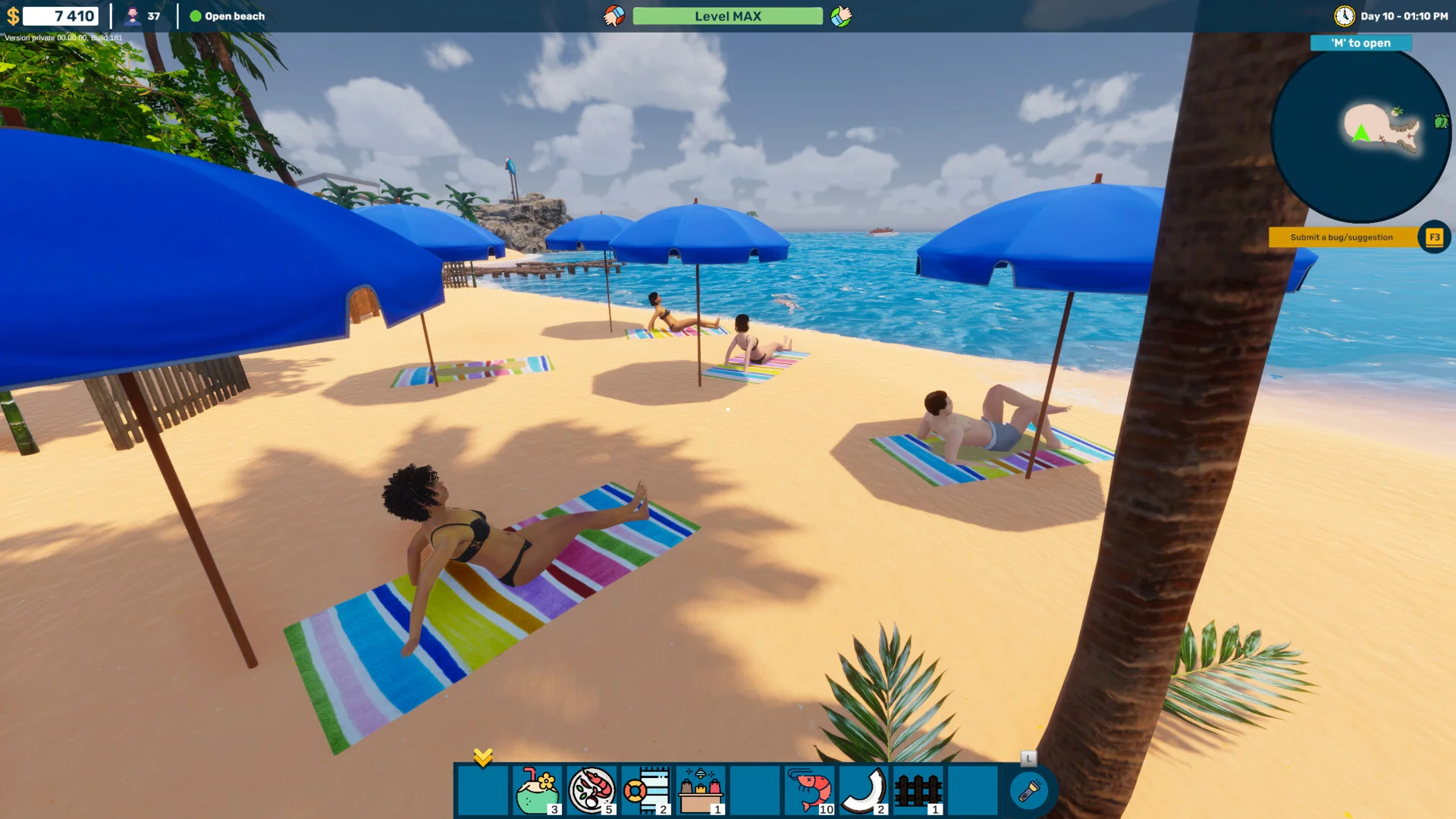Screen dimensions: 1456x819
Task: Choose the beach towel and lifebuoy slot
Action: [646, 790]
